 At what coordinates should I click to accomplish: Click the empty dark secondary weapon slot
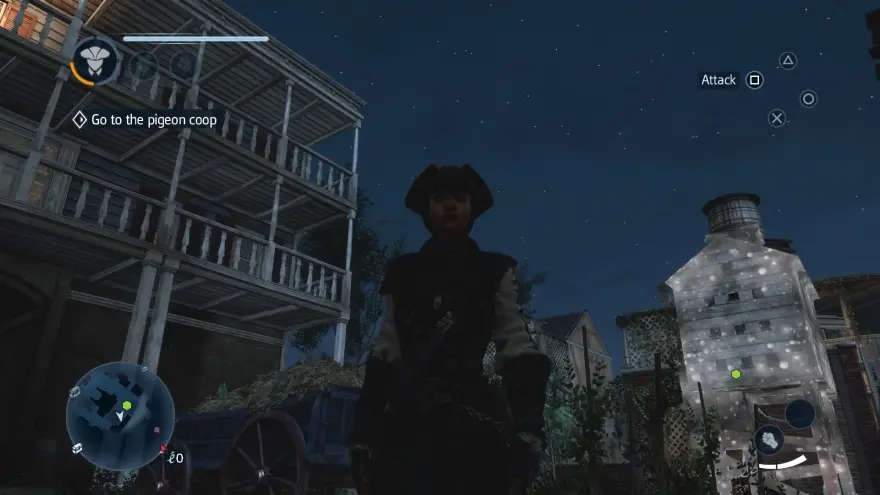pos(800,413)
